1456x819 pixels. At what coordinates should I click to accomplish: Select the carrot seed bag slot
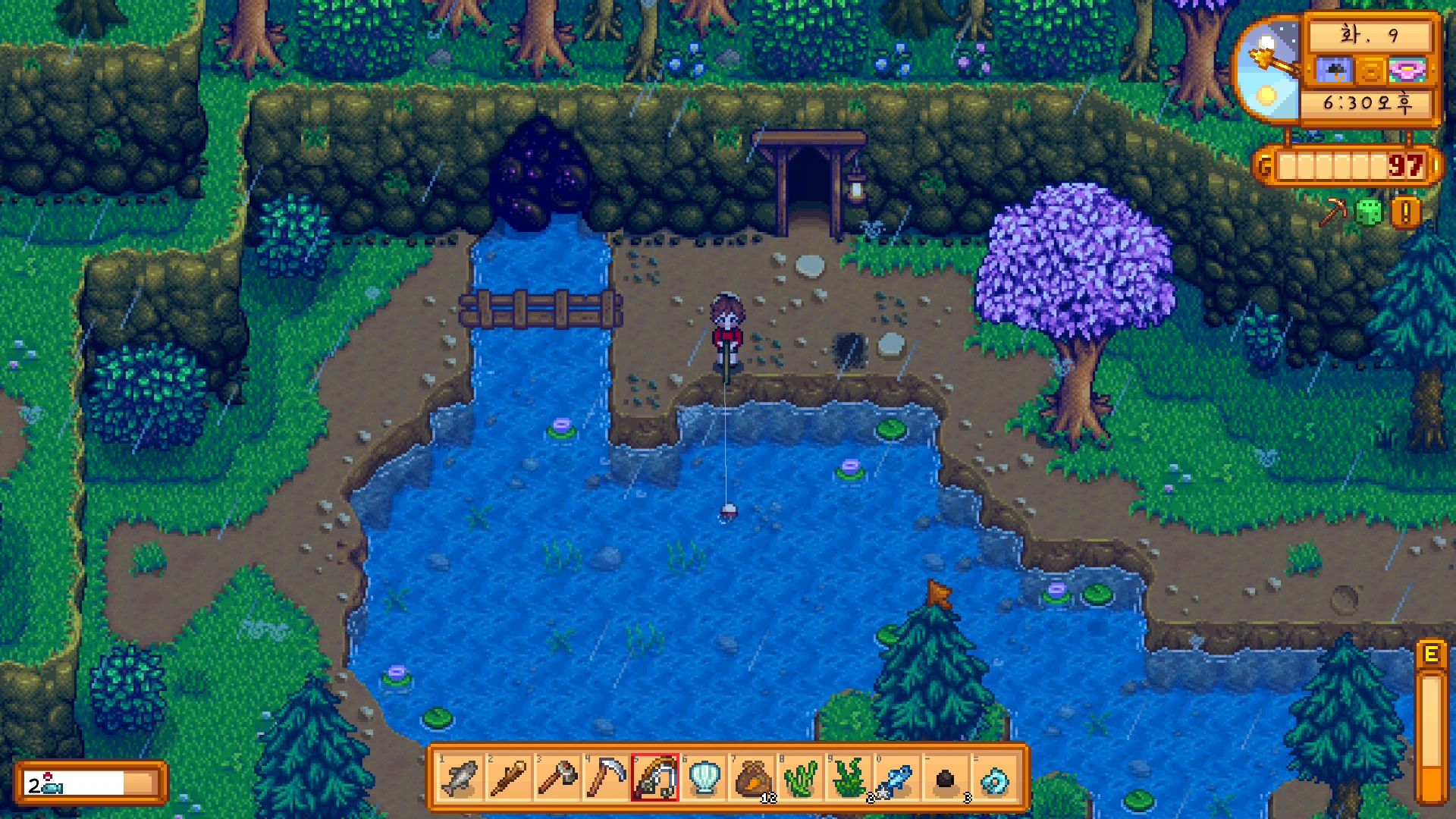coord(752,778)
